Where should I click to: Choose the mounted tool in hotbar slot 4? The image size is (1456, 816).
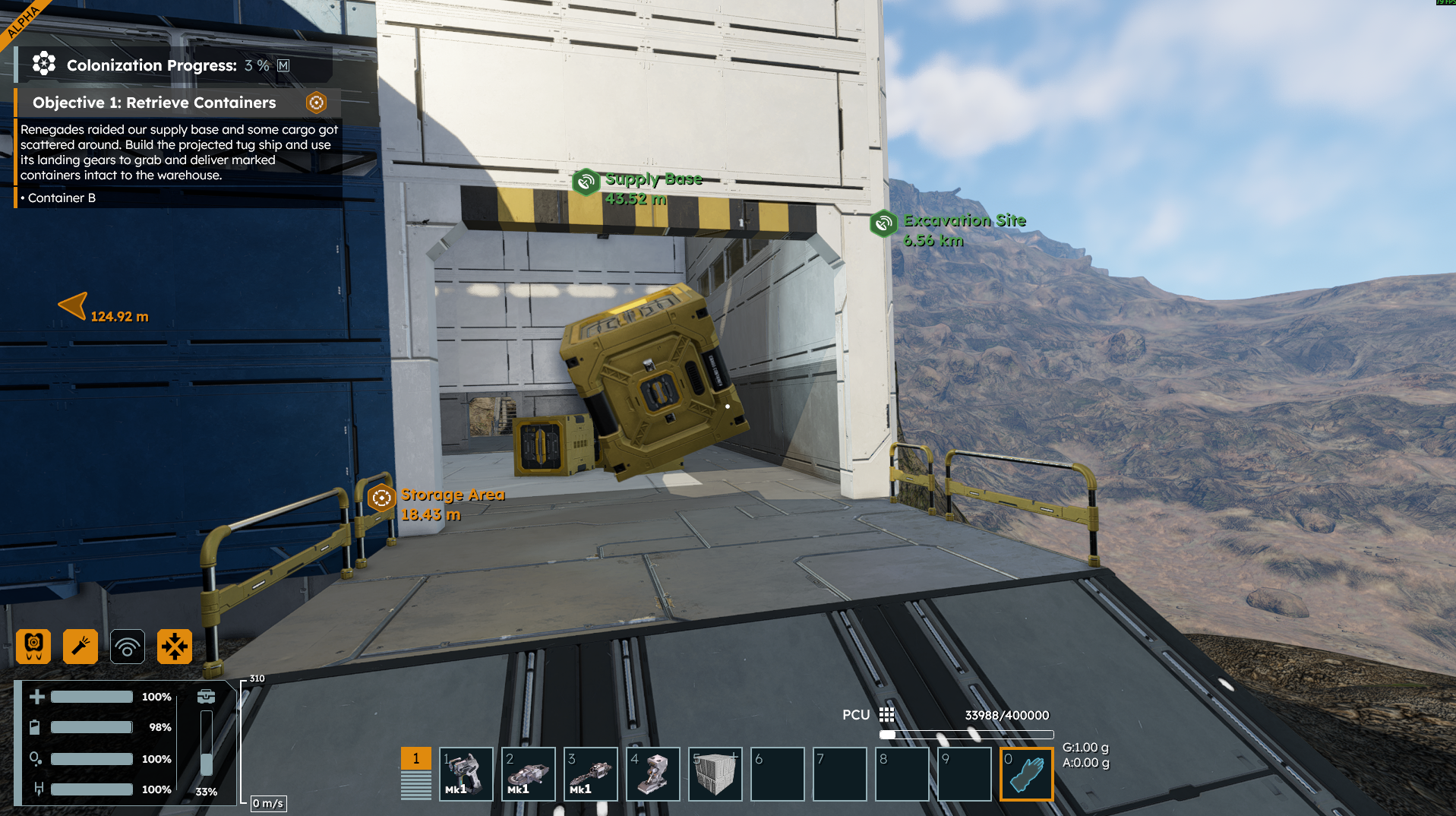[x=653, y=773]
